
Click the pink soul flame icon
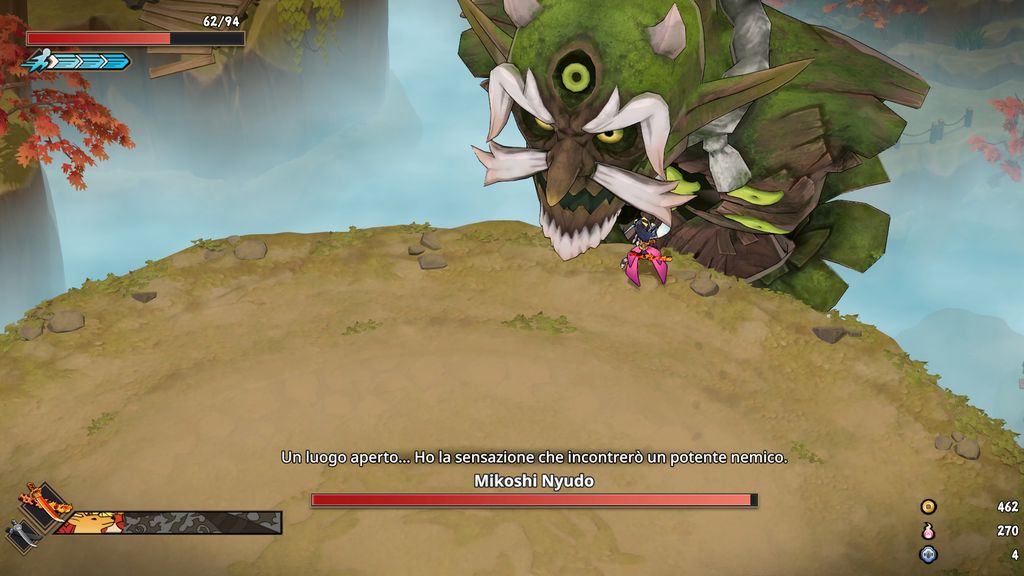[928, 531]
